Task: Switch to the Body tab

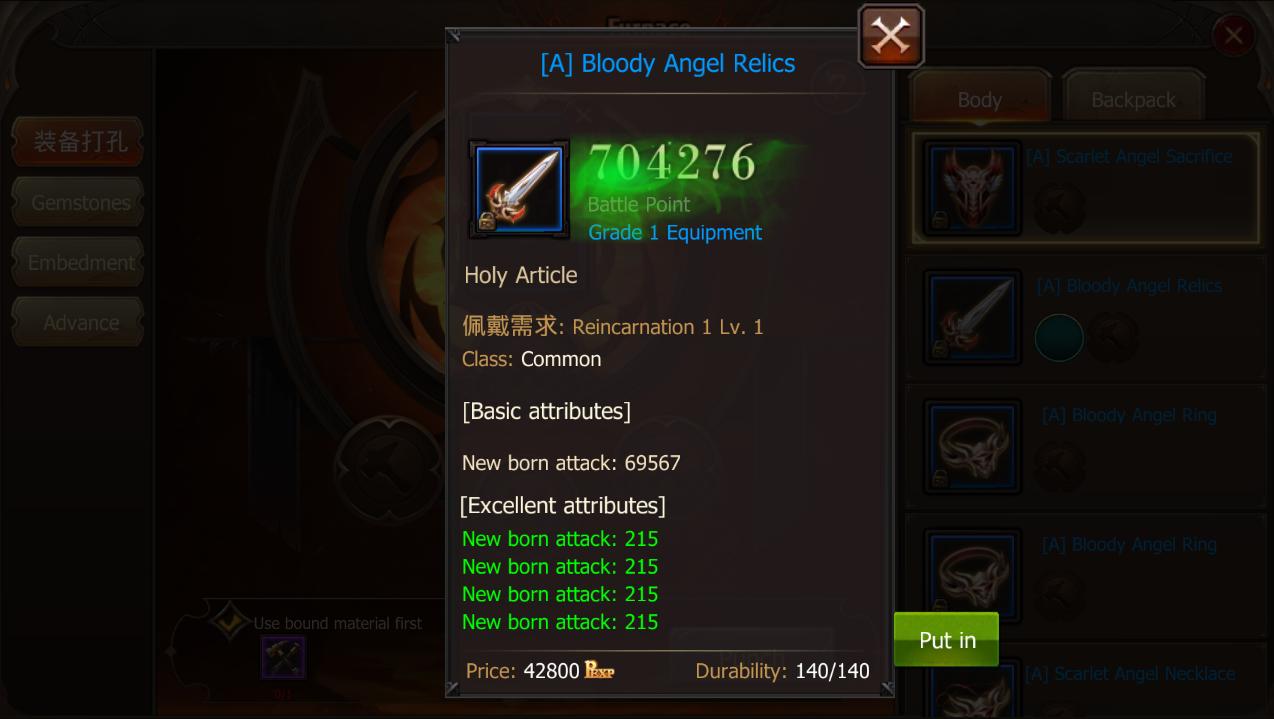Action: 979,100
